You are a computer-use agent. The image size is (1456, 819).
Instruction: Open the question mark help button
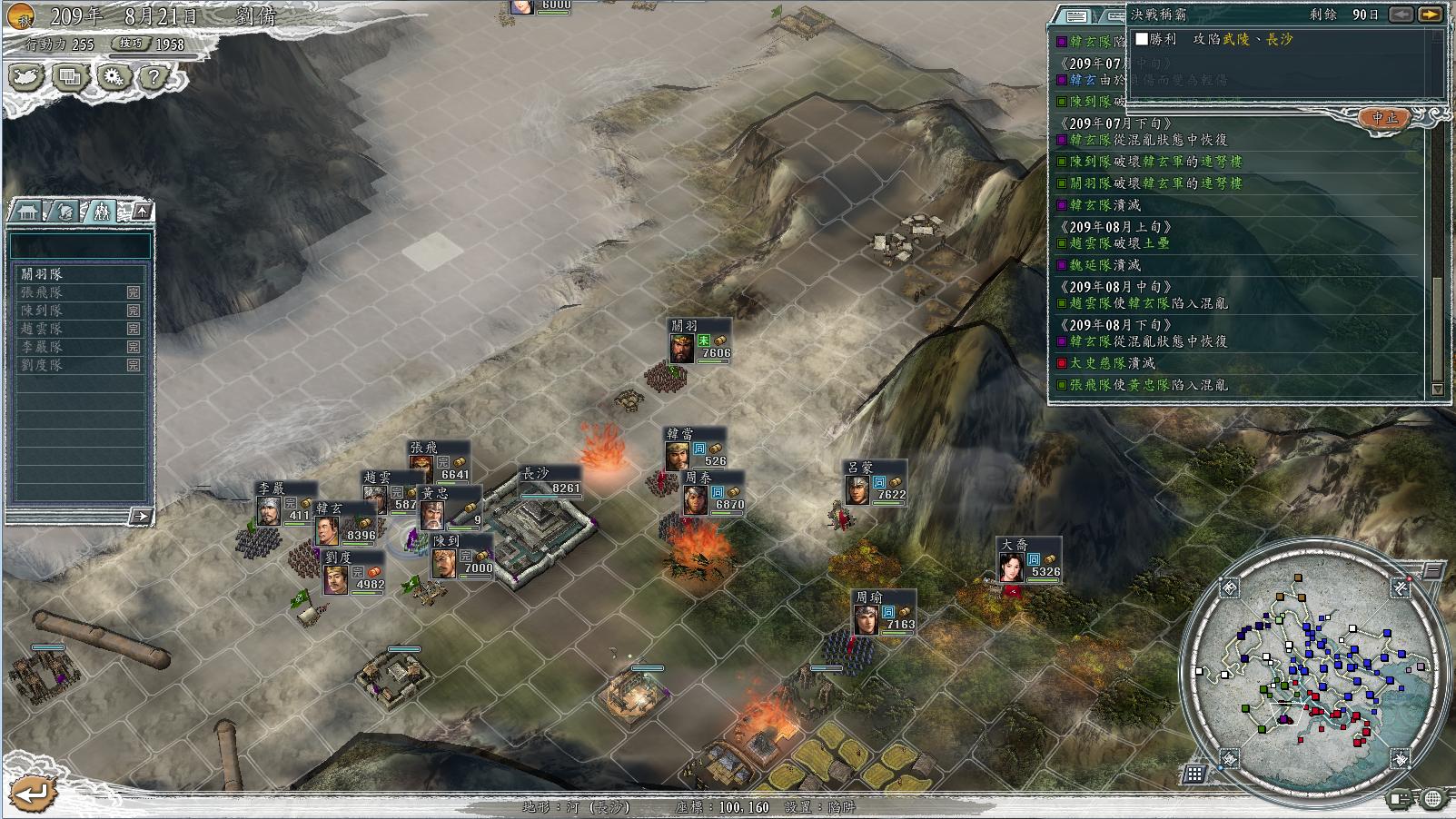pos(154,76)
